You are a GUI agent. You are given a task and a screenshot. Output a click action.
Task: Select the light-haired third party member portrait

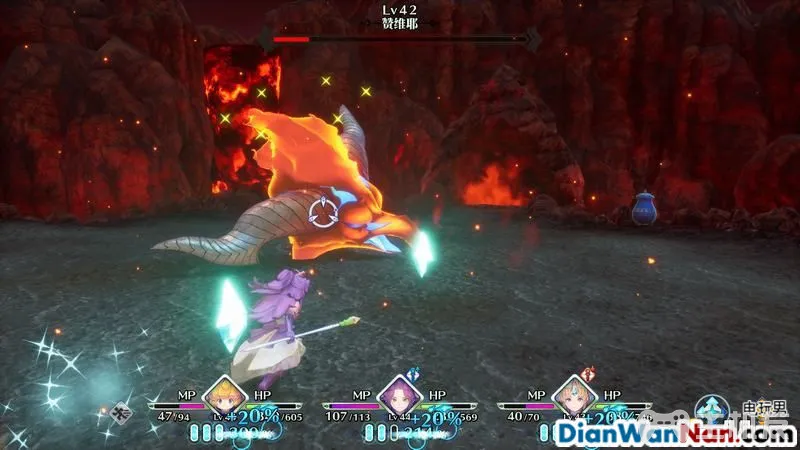(573, 394)
